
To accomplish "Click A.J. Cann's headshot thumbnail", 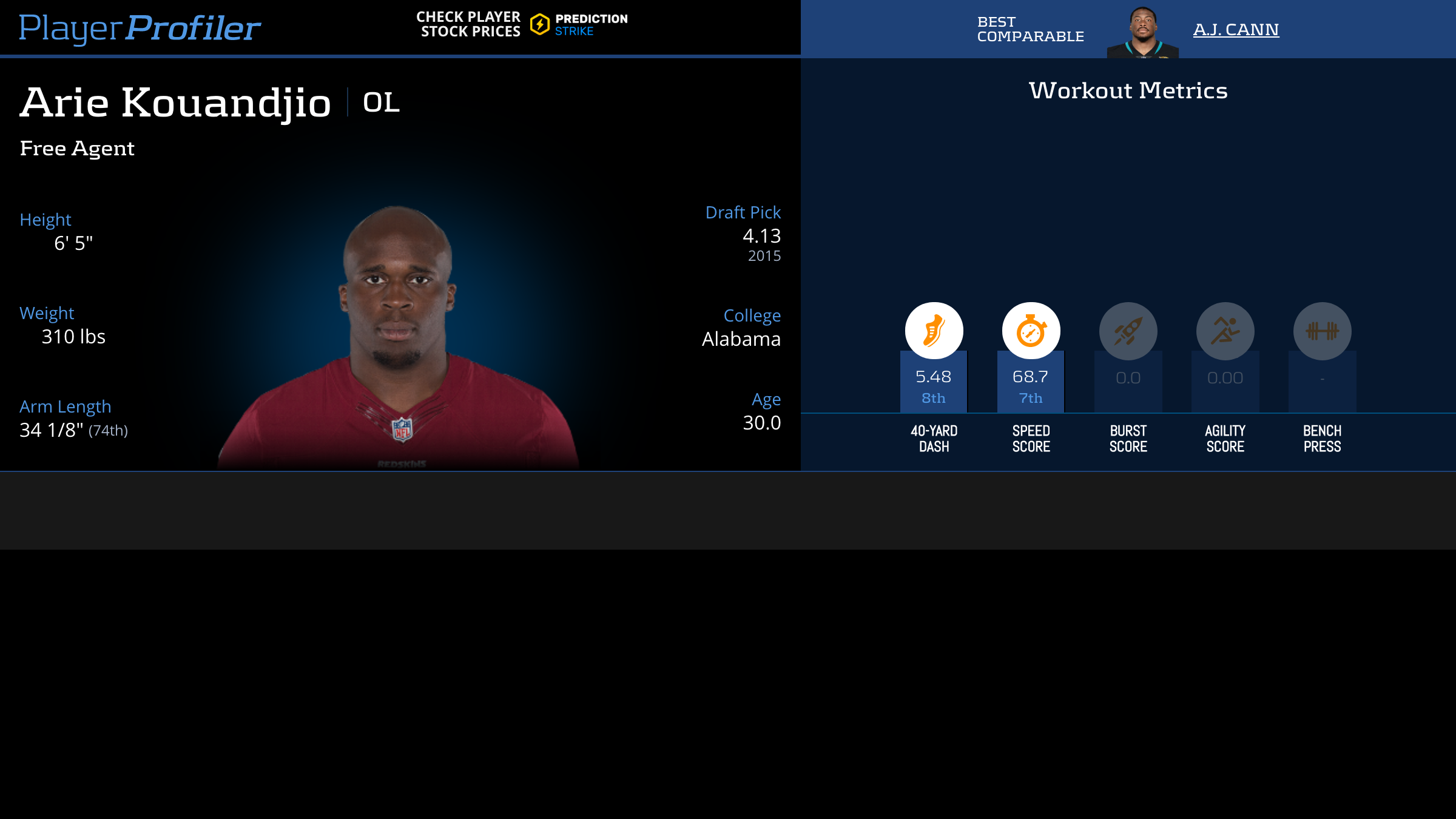I will pos(1143,32).
